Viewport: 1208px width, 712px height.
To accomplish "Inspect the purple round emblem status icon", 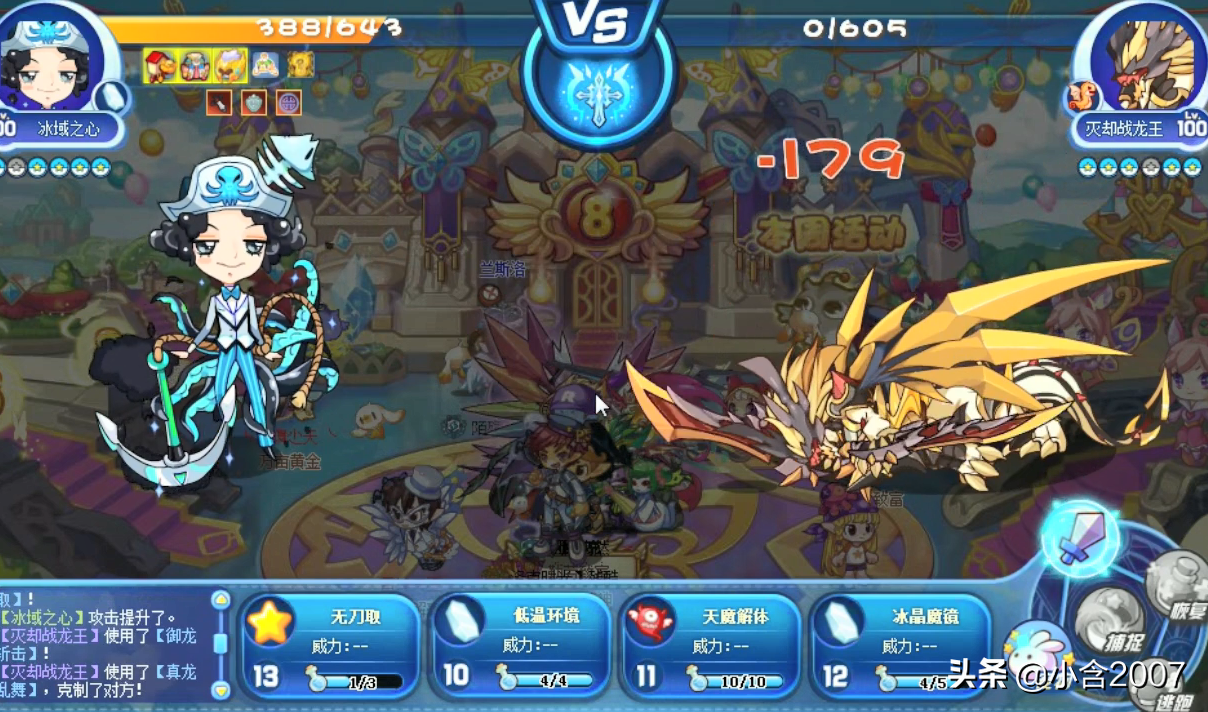I will (x=288, y=101).
